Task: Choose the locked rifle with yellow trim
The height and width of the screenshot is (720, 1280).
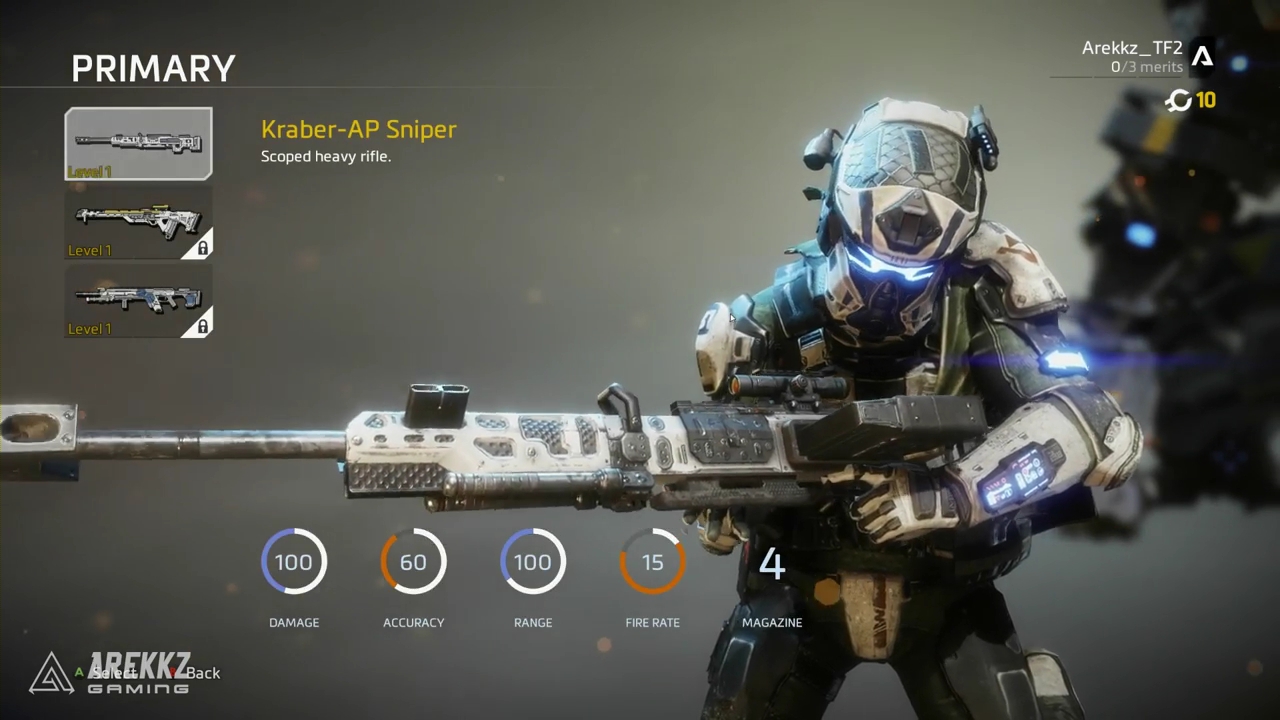Action: coord(138,222)
